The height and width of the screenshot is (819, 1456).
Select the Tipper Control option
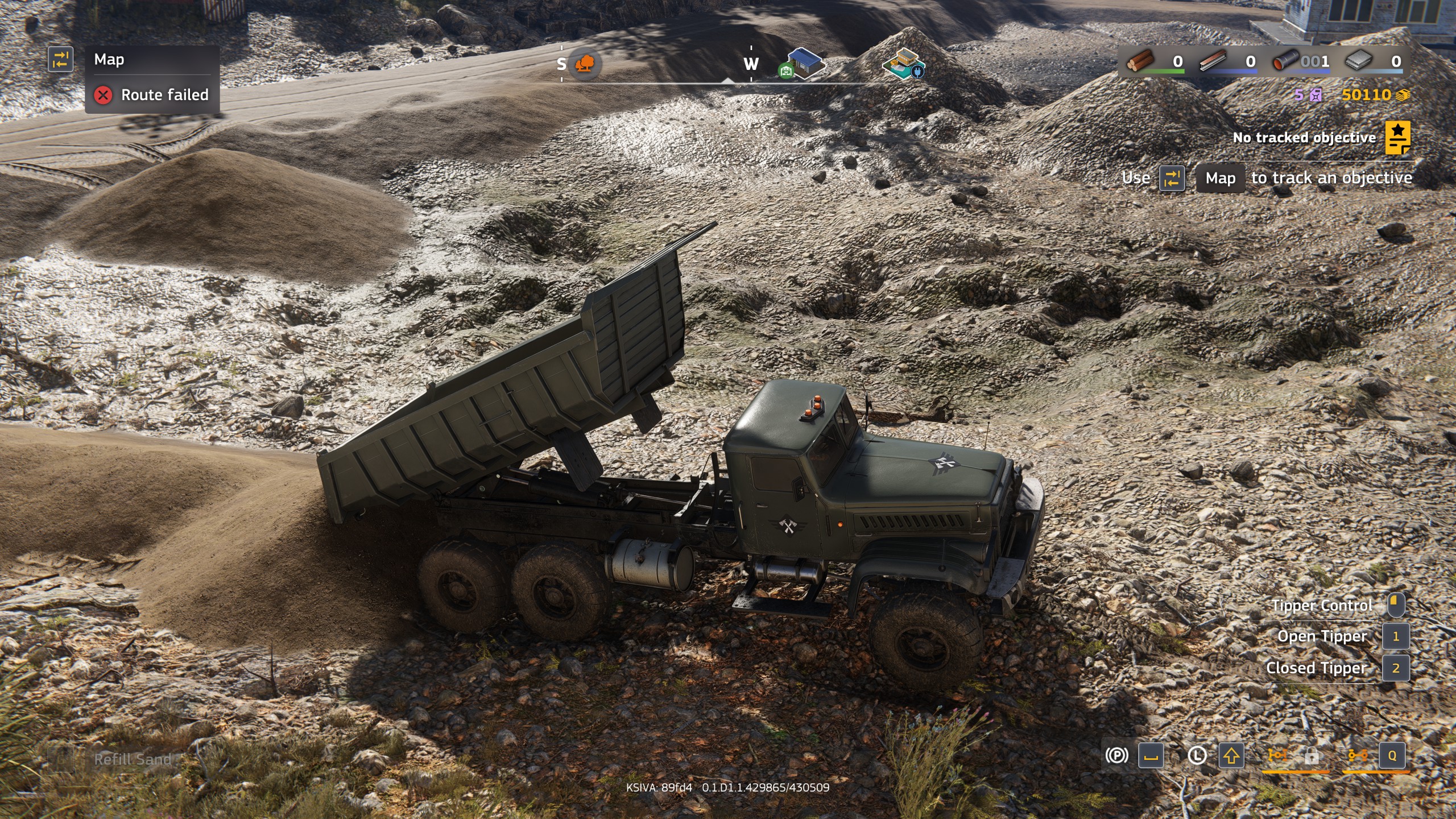pos(1322,605)
